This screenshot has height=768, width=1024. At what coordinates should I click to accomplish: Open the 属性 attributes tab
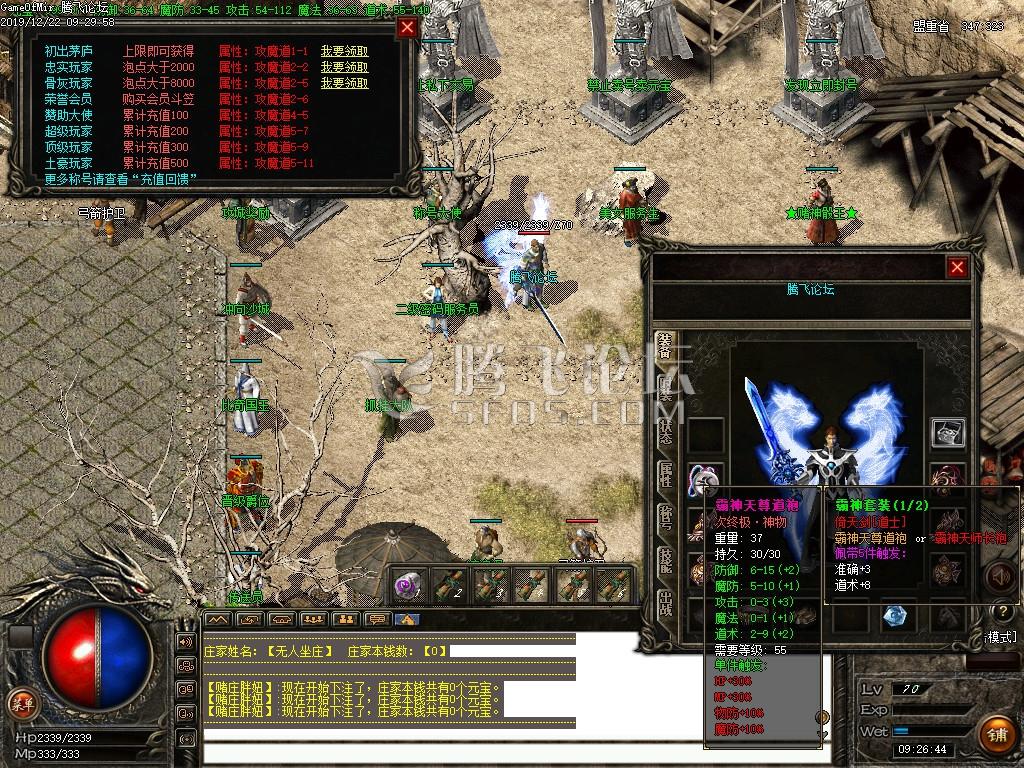click(665, 475)
